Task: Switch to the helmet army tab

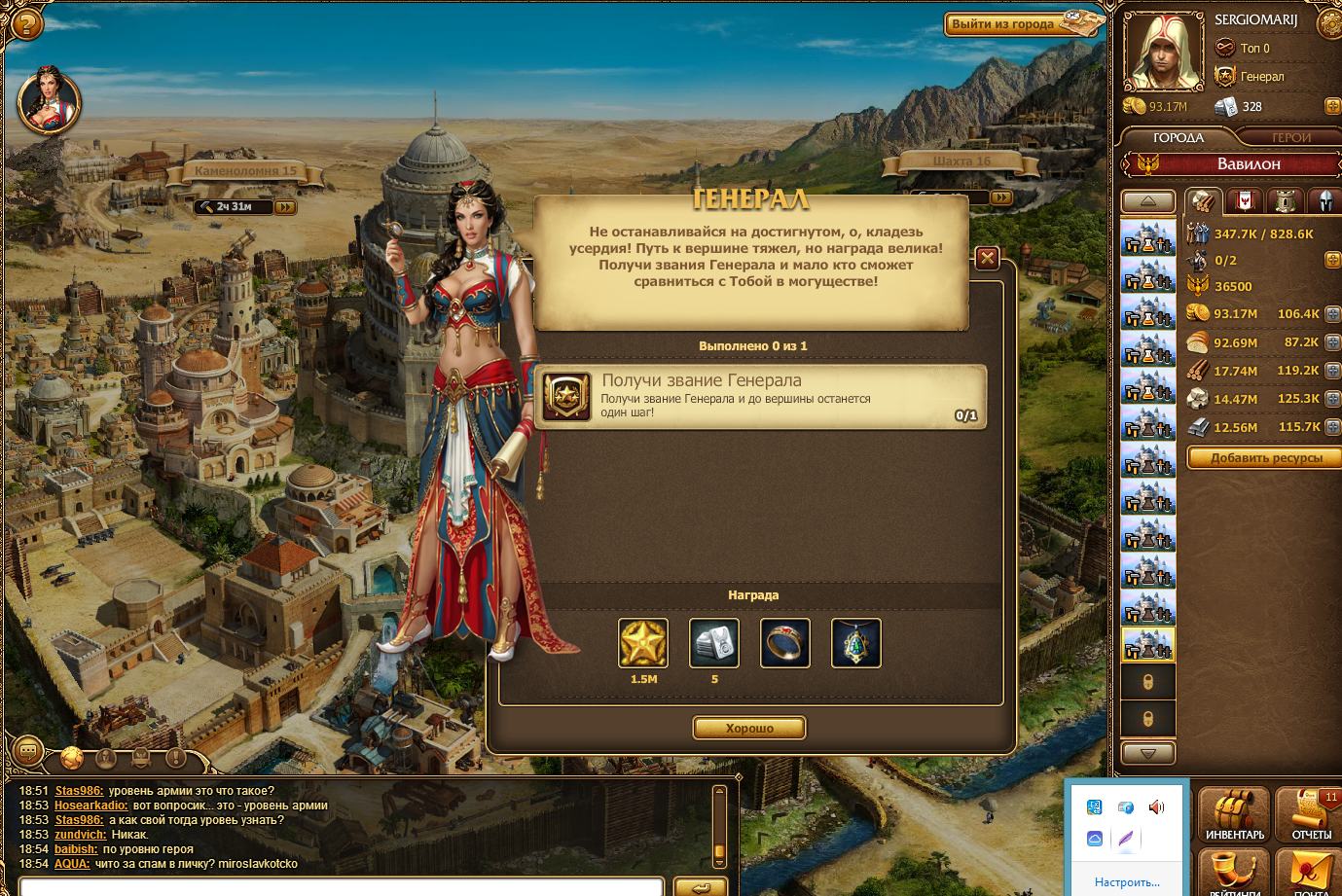Action: (1325, 201)
